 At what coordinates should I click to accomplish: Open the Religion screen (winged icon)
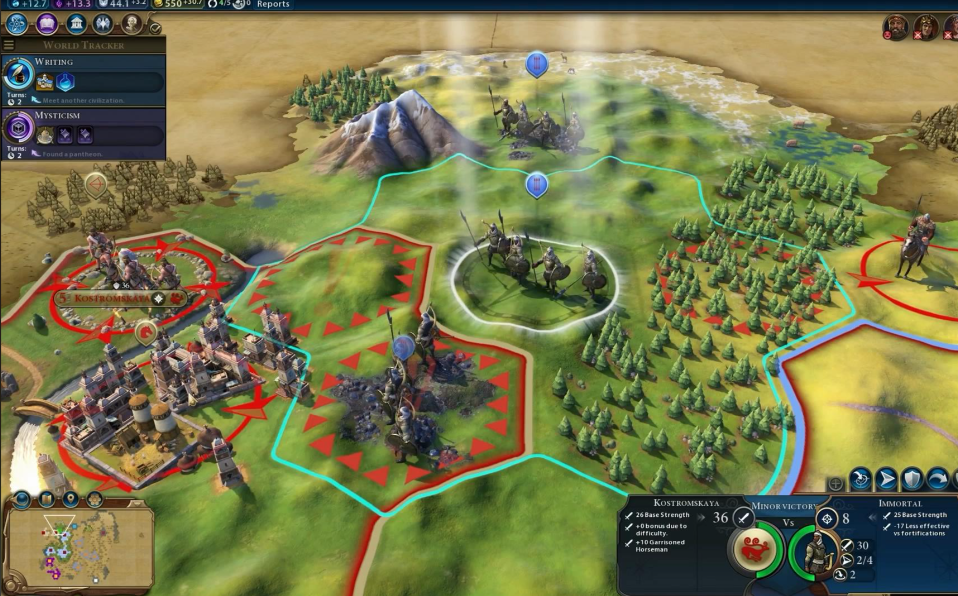click(x=103, y=24)
